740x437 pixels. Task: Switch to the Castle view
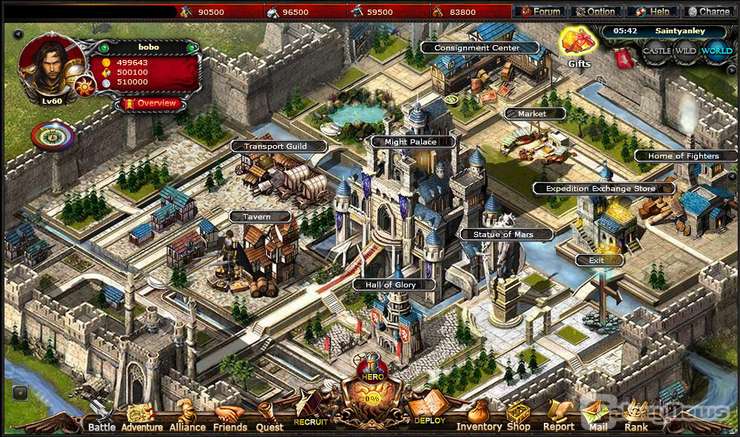pos(655,51)
